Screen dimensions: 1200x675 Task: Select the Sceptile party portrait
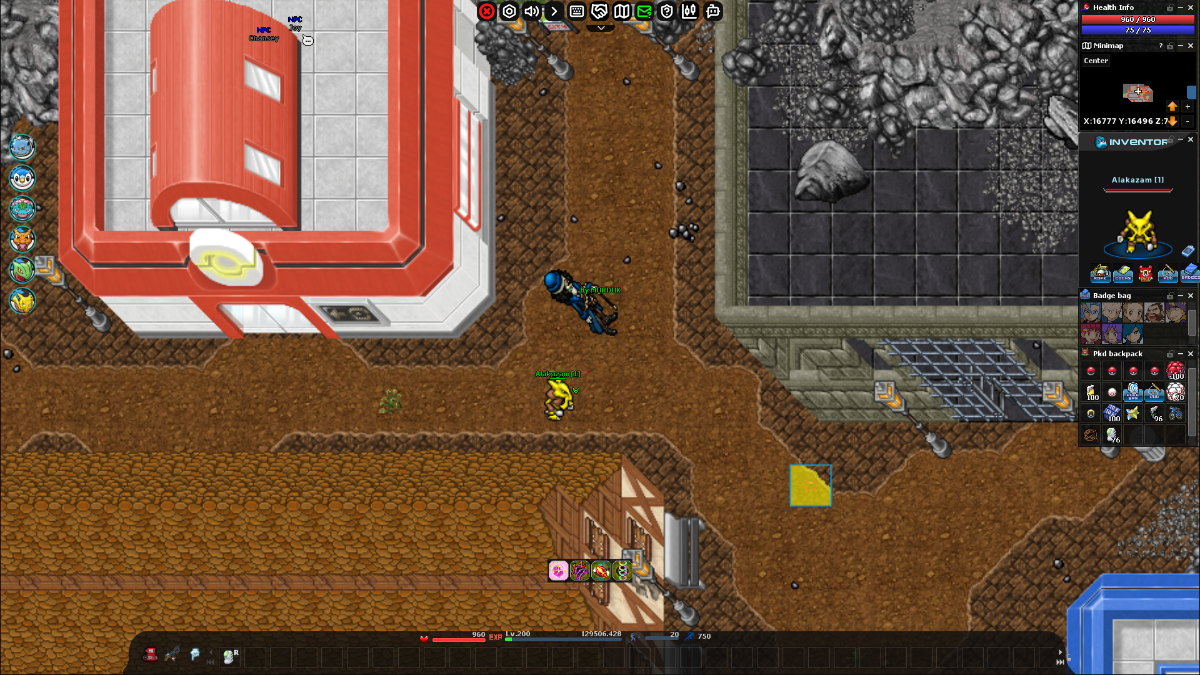coord(22,270)
